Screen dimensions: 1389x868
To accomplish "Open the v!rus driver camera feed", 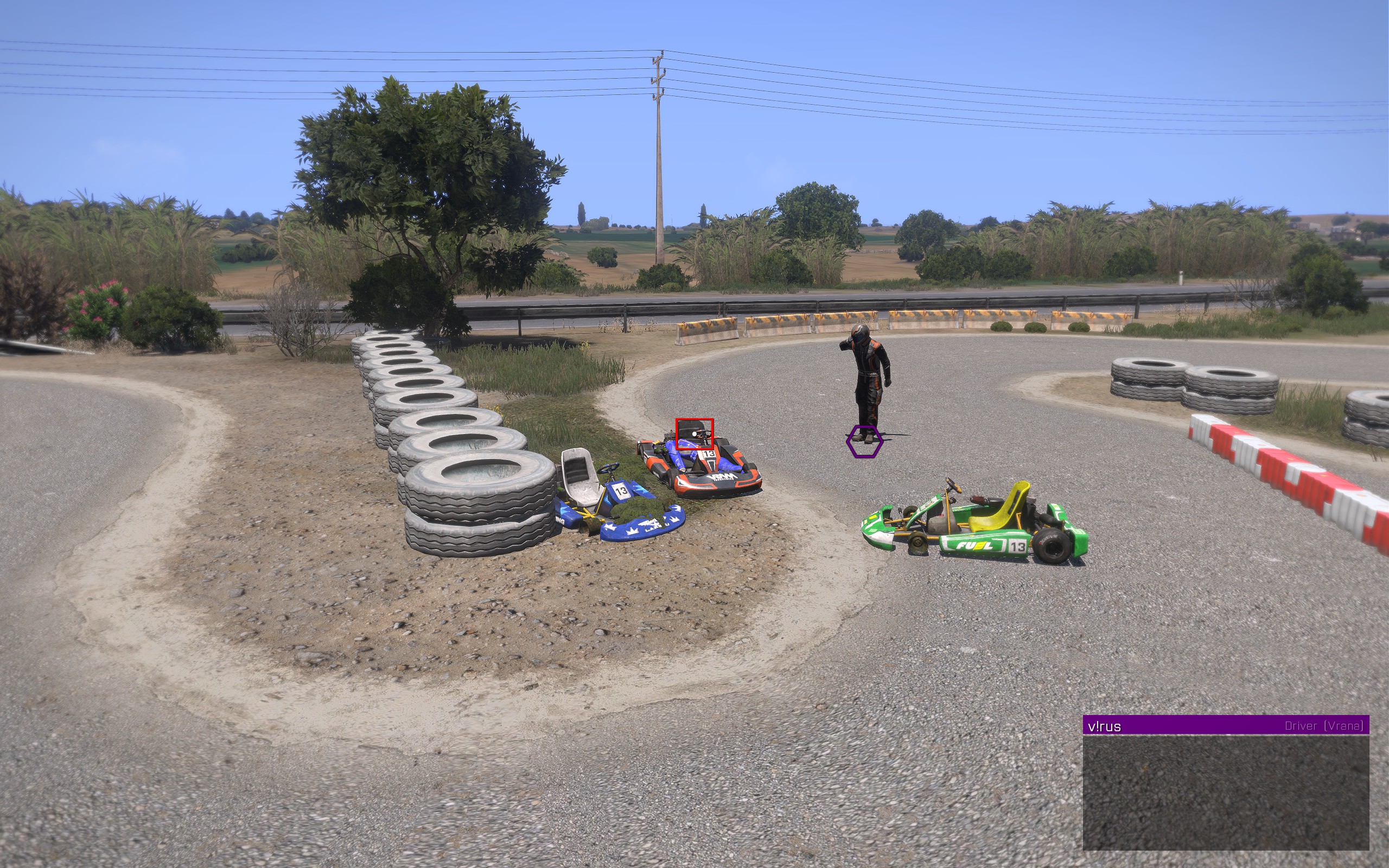I will (1226, 792).
